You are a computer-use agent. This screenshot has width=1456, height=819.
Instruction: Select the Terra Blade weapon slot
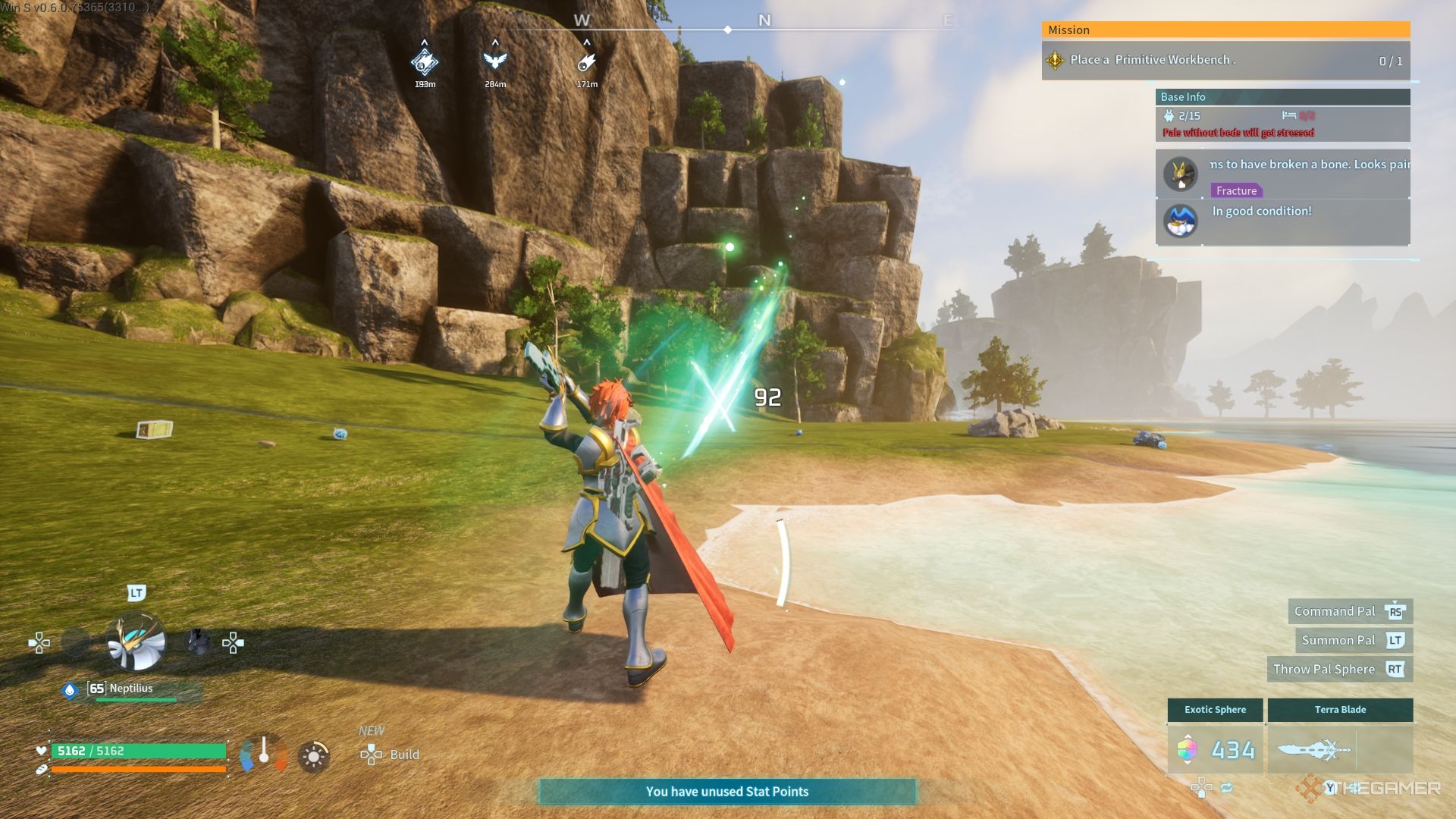(x=1339, y=749)
